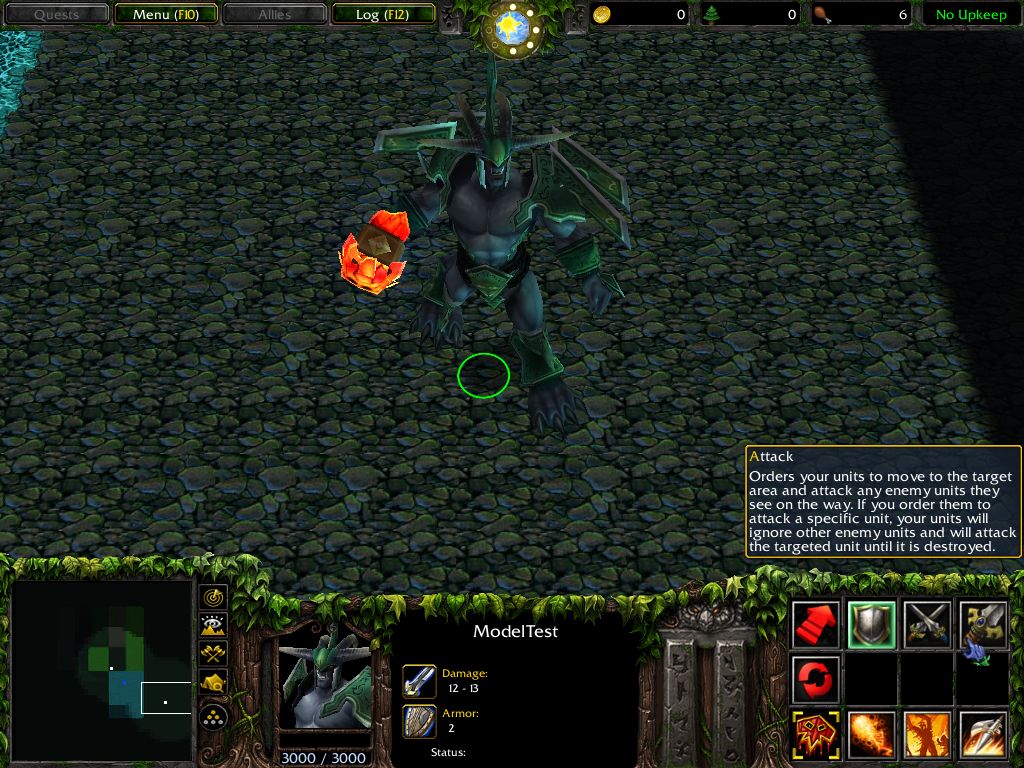This screenshot has height=768, width=1024.
Task: Click the greyed-out Quests button
Action: click(56, 15)
